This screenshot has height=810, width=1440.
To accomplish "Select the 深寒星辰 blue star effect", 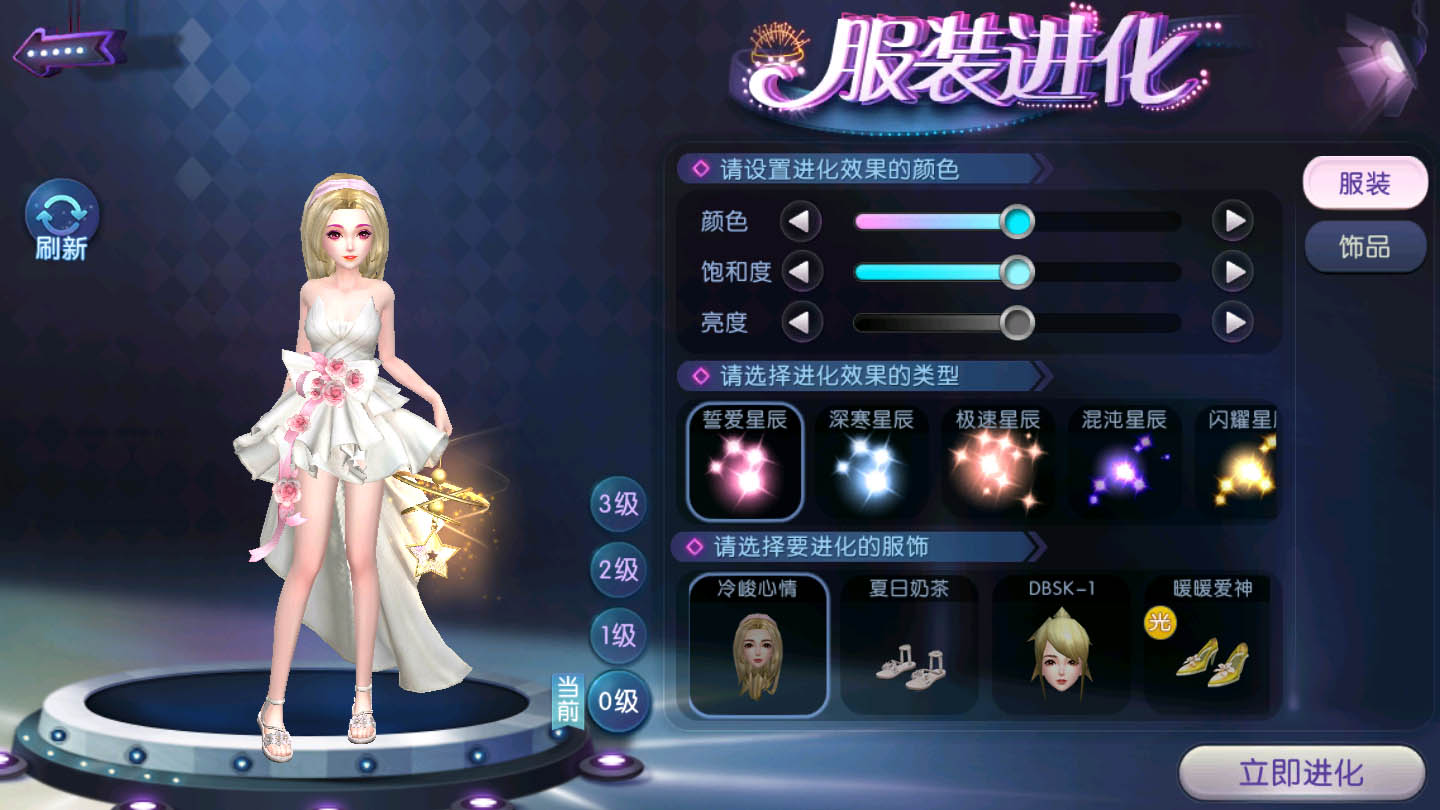I will 872,460.
